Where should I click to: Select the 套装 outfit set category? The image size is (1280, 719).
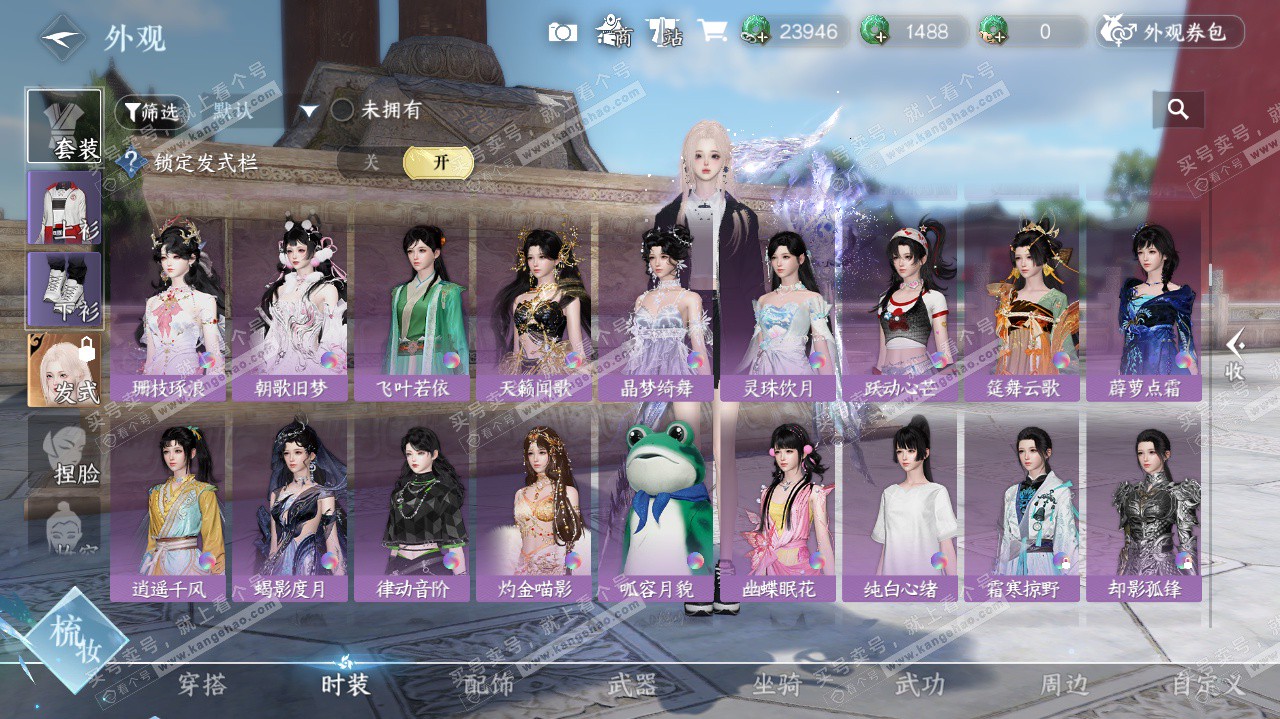[64, 127]
